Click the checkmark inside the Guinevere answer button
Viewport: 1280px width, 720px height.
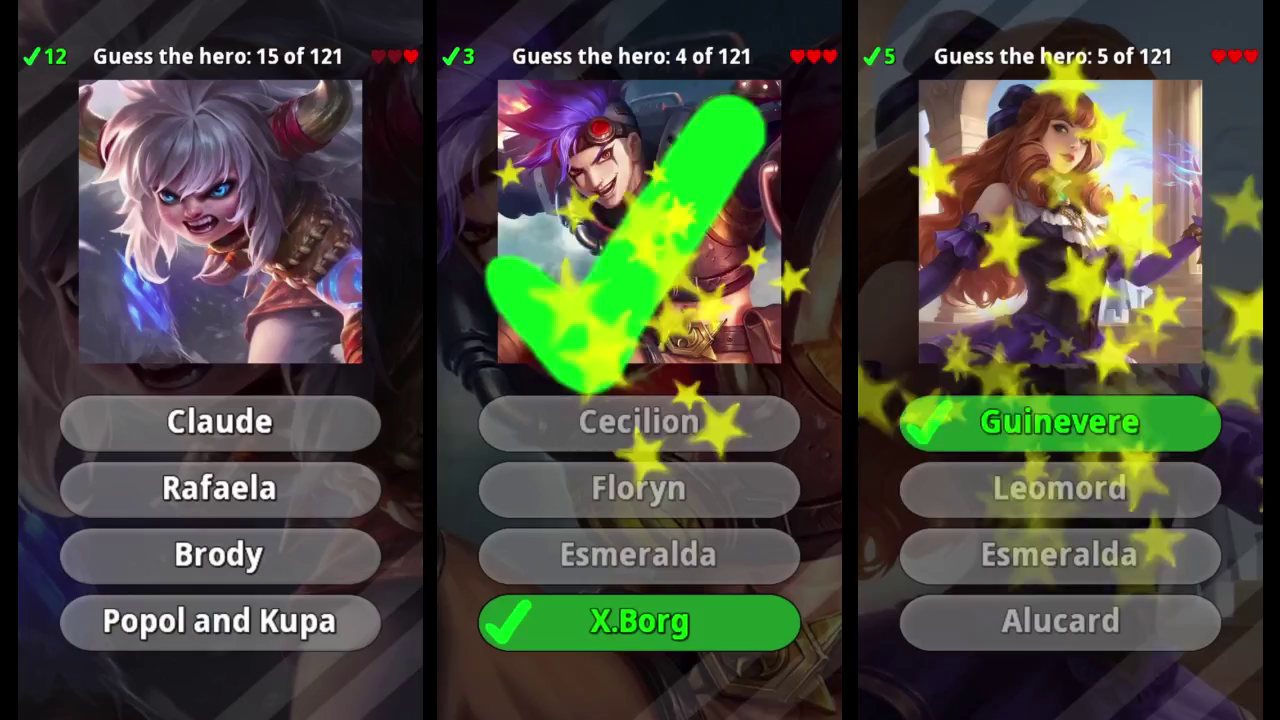click(931, 422)
